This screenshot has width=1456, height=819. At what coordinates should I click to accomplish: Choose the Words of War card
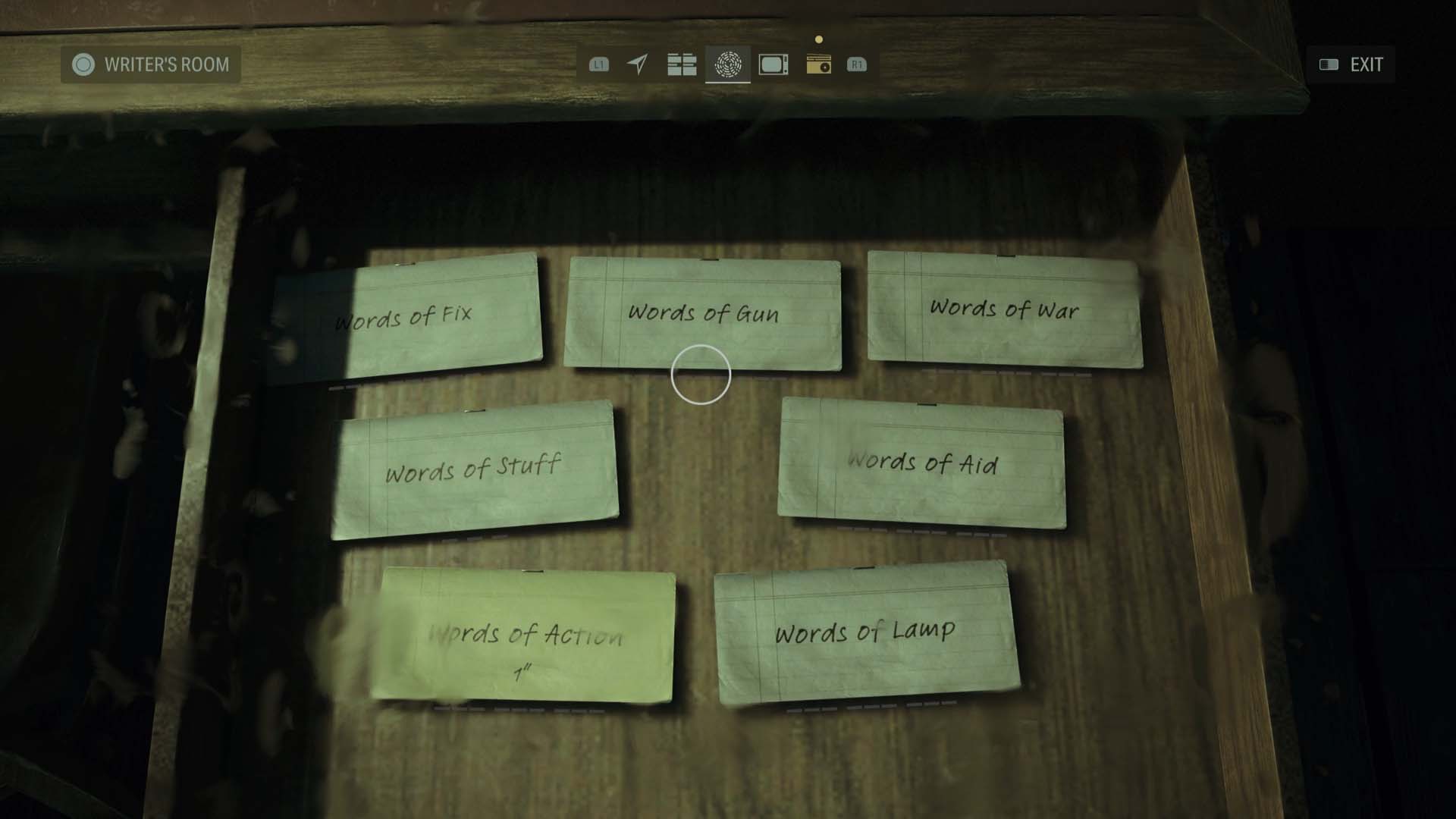coord(1005,311)
